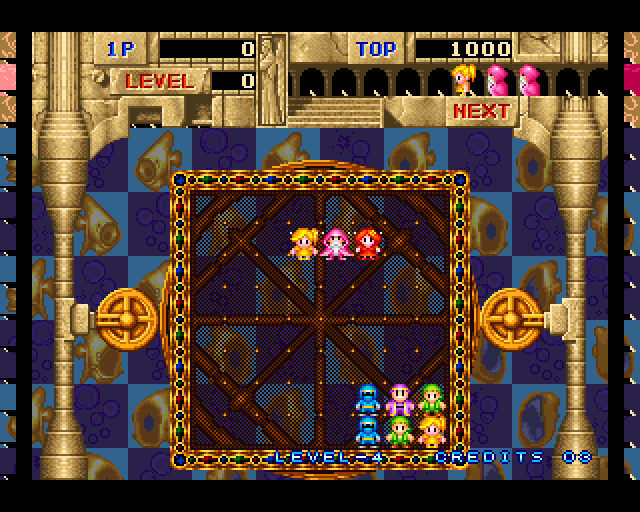Image resolution: width=640 pixels, height=512 pixels.
Task: Select the red fairy in the falling piece
Action: point(368,243)
